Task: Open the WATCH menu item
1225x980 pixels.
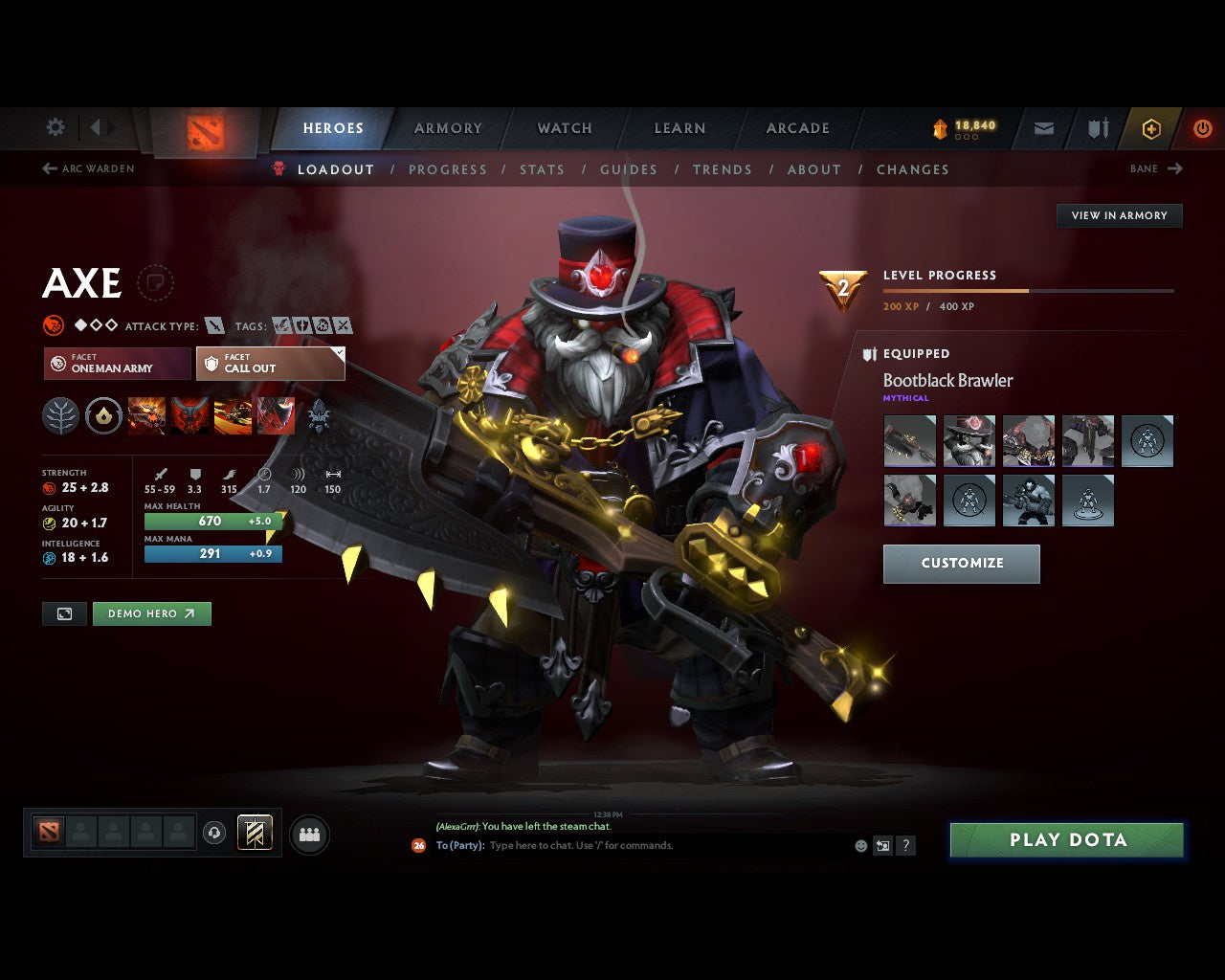Action: 564,127
